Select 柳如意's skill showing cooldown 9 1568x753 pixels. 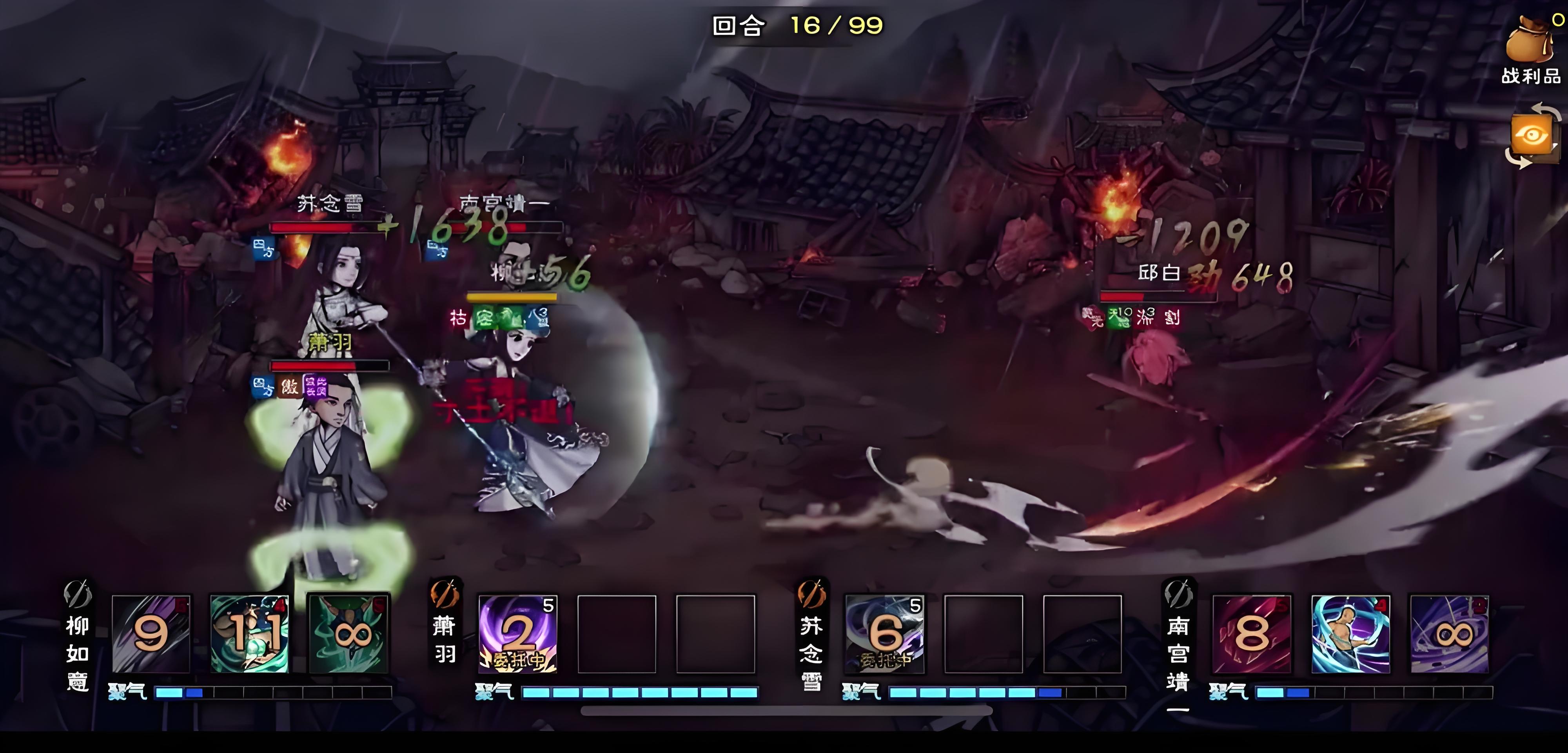(x=151, y=634)
